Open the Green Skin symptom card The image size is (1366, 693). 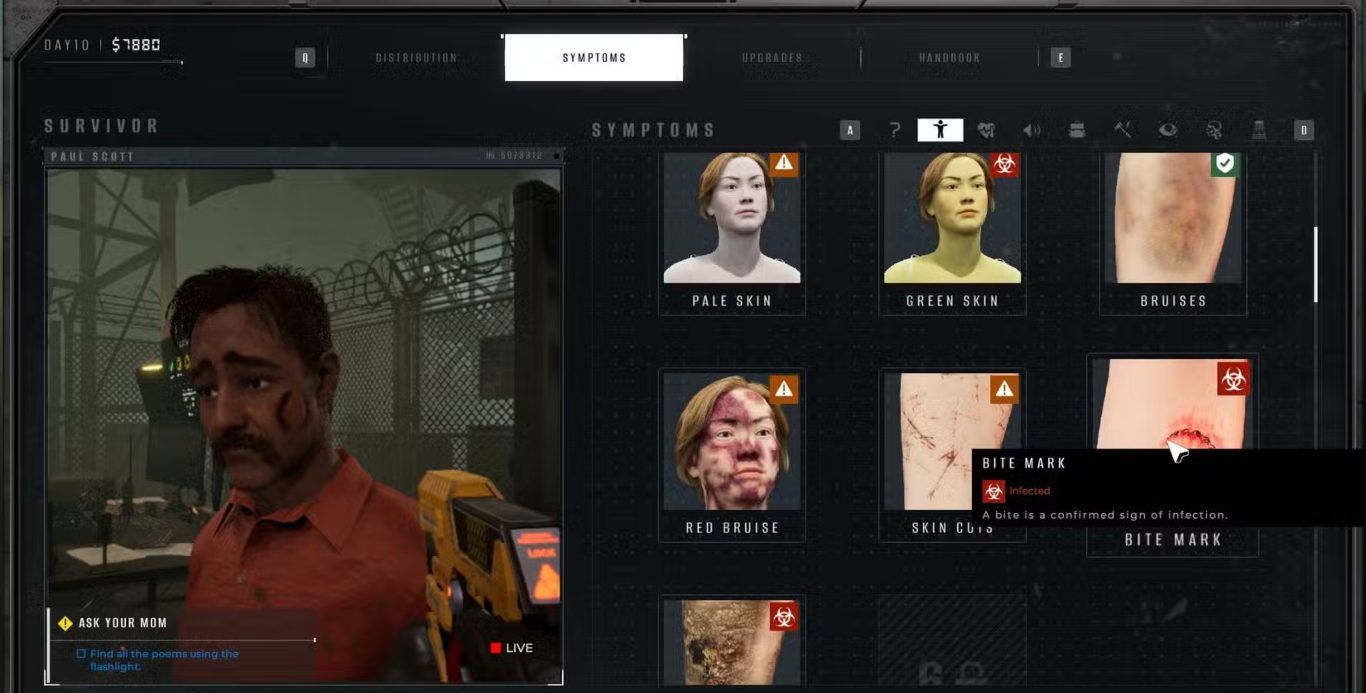(952, 230)
